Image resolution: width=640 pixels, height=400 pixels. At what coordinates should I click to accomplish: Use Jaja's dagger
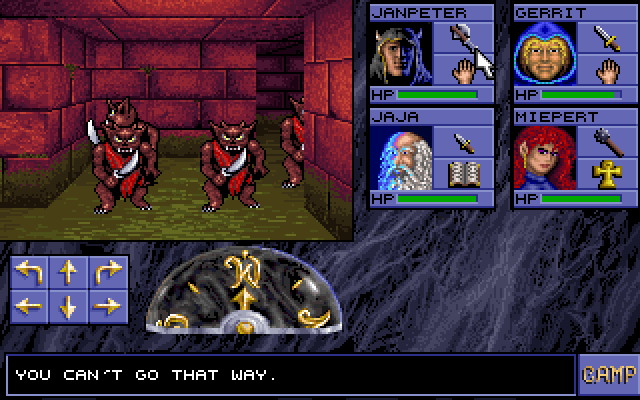(462, 141)
